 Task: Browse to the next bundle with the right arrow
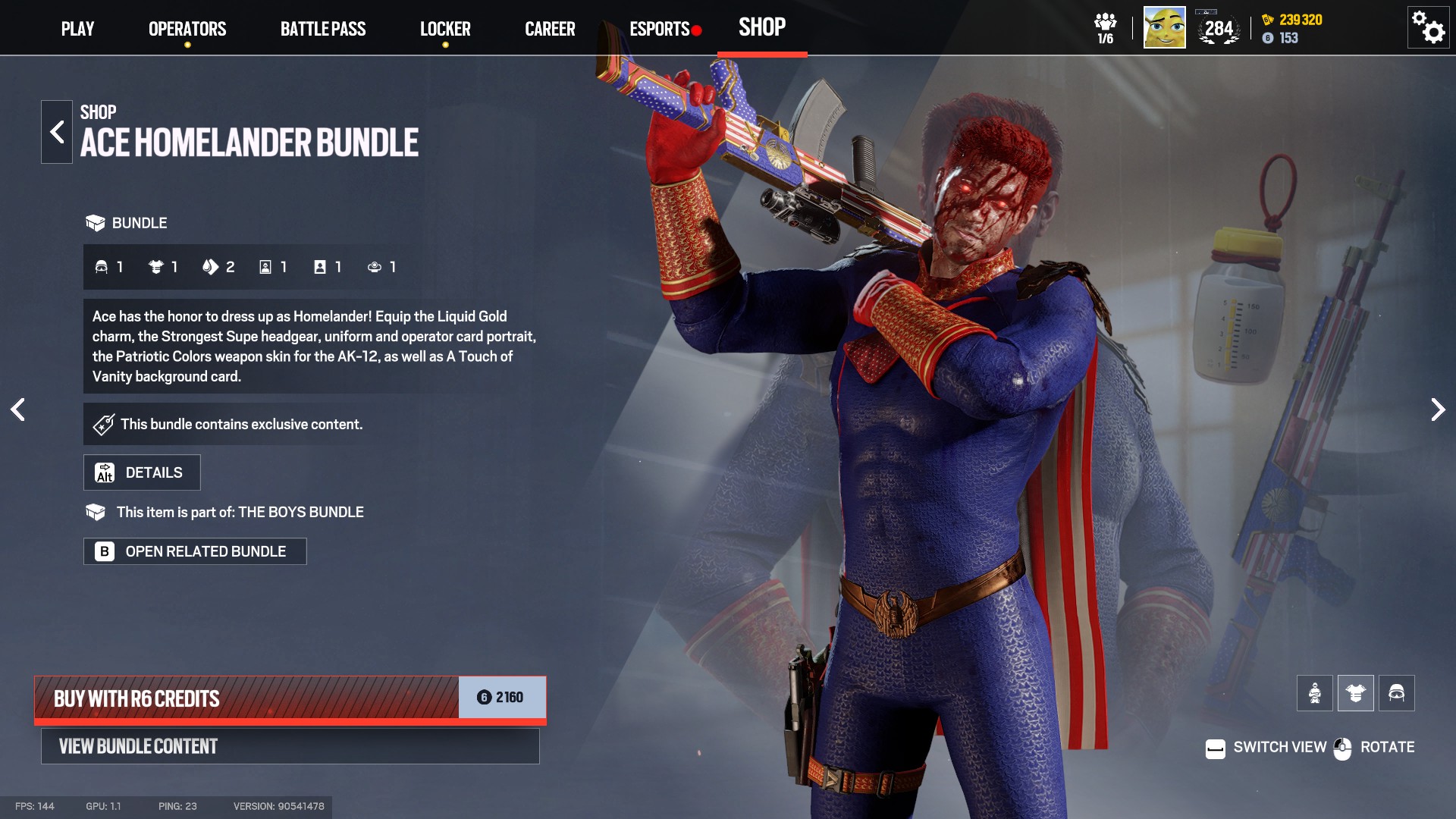pos(1438,409)
